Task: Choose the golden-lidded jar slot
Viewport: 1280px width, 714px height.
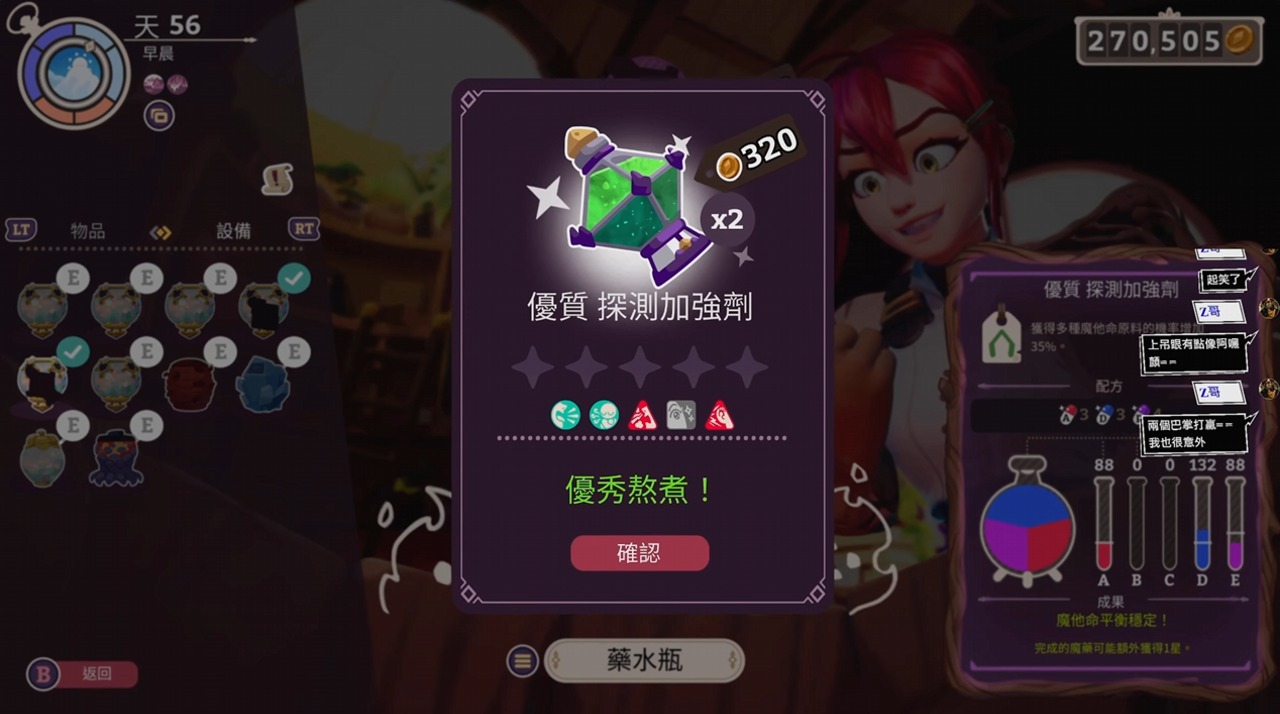Action: [43, 457]
